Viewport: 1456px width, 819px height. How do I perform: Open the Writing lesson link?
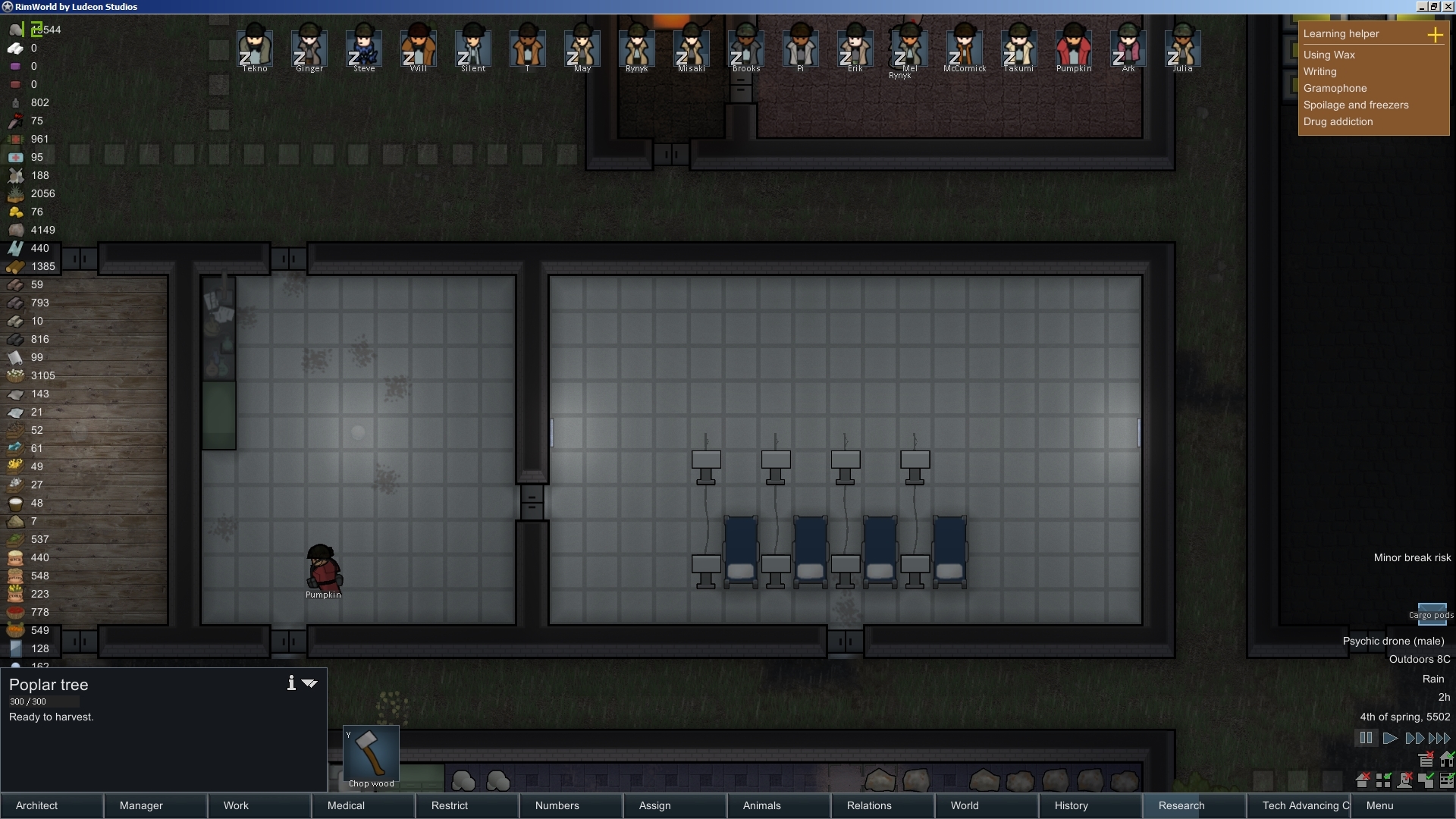[1320, 71]
